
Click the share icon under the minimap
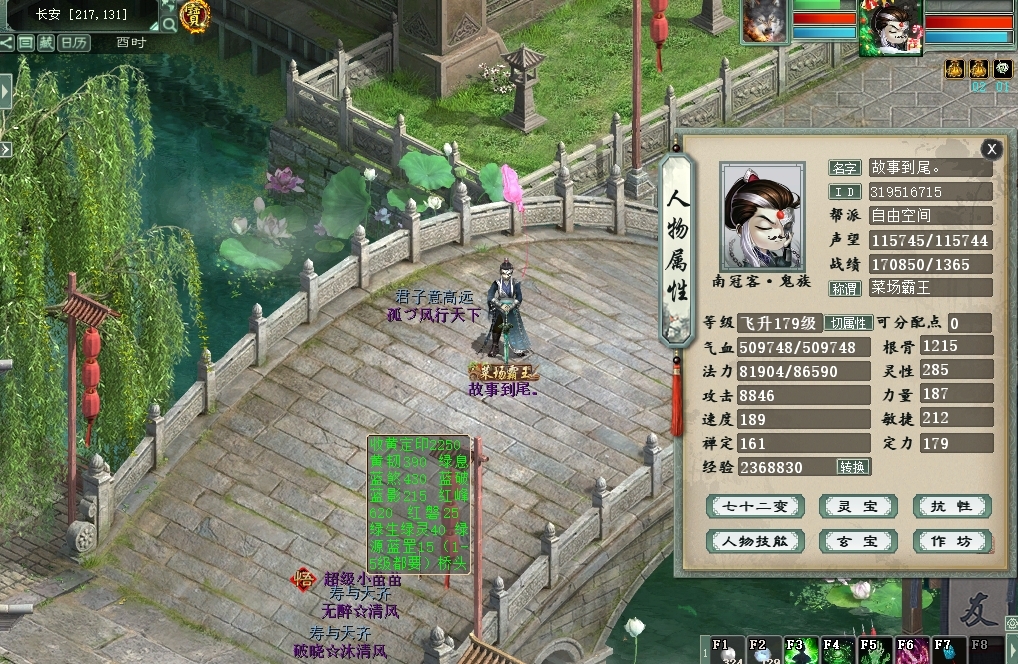point(8,42)
